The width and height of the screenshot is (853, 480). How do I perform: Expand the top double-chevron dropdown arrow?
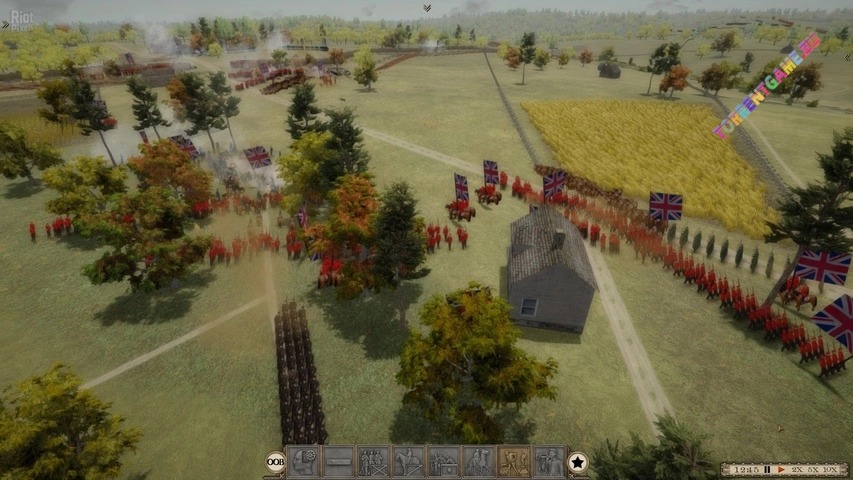(427, 8)
